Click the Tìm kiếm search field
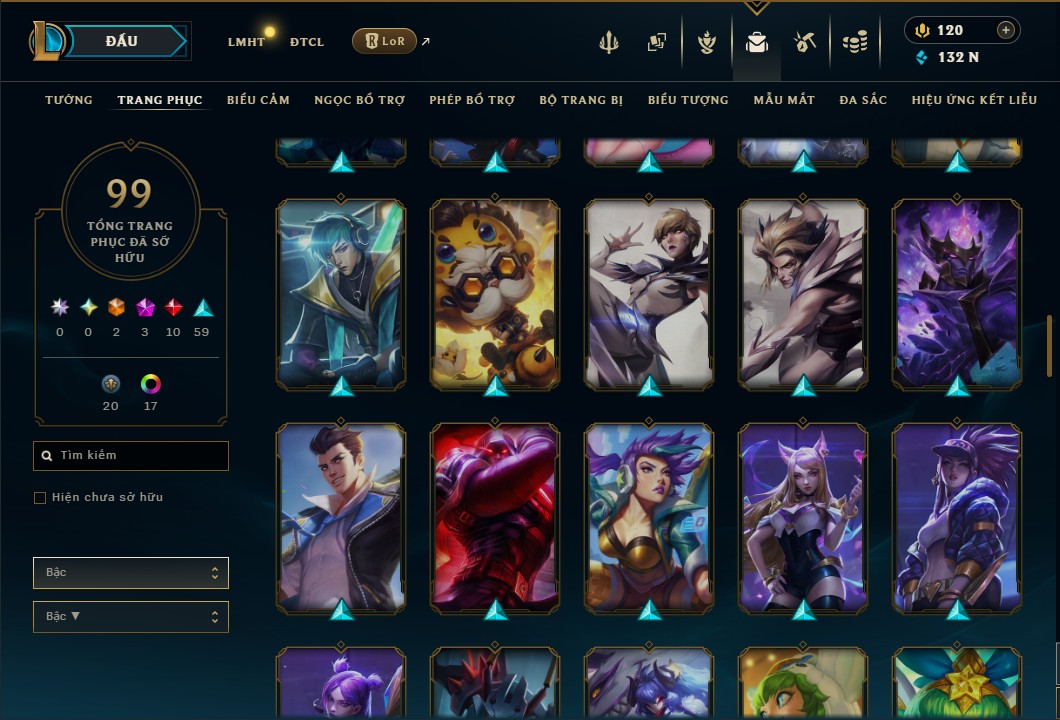This screenshot has height=720, width=1060. 131,456
